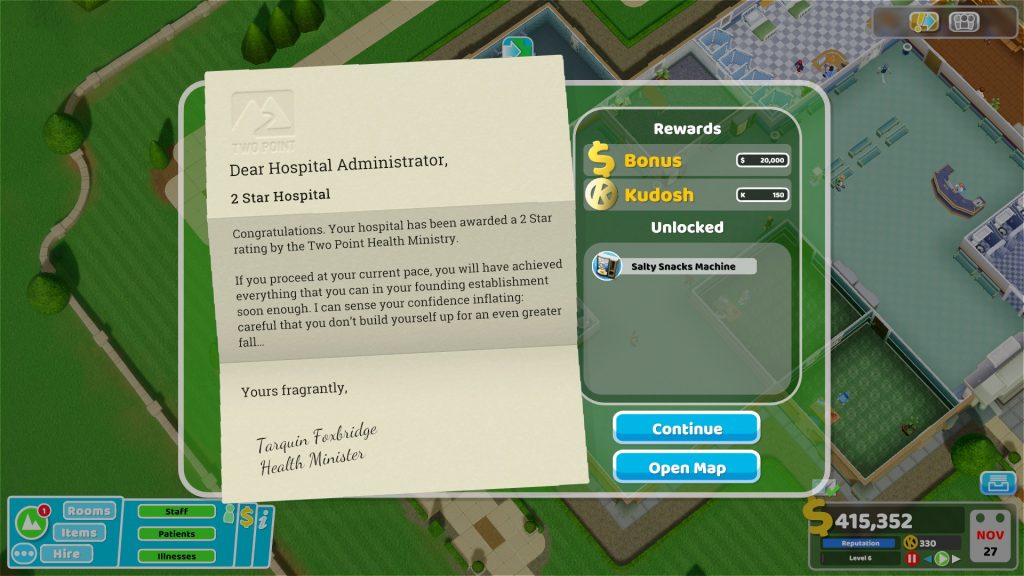Click the green mountain objectives icon
The width and height of the screenshot is (1024, 576).
tap(31, 520)
